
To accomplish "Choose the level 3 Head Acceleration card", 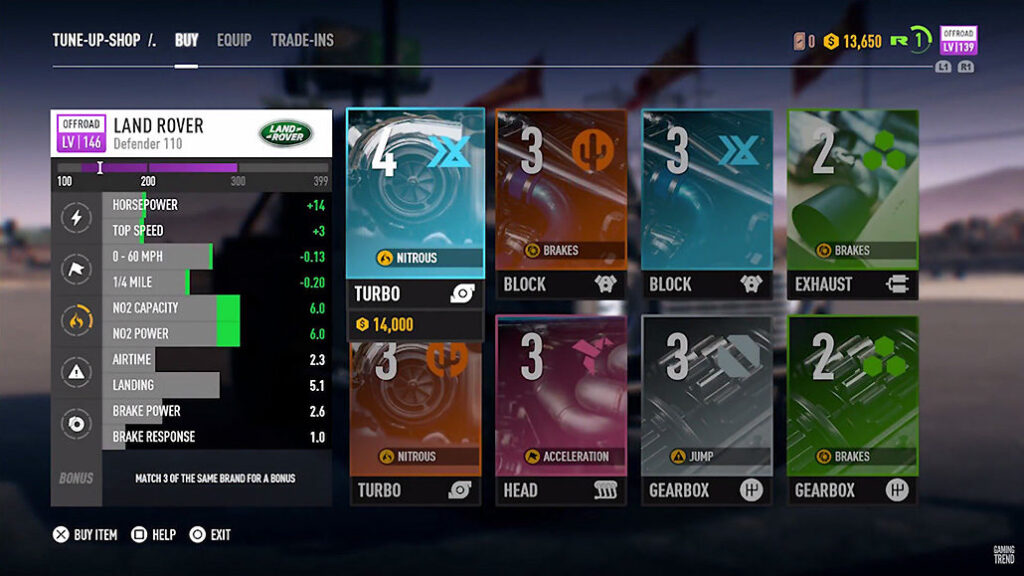I will [x=561, y=410].
